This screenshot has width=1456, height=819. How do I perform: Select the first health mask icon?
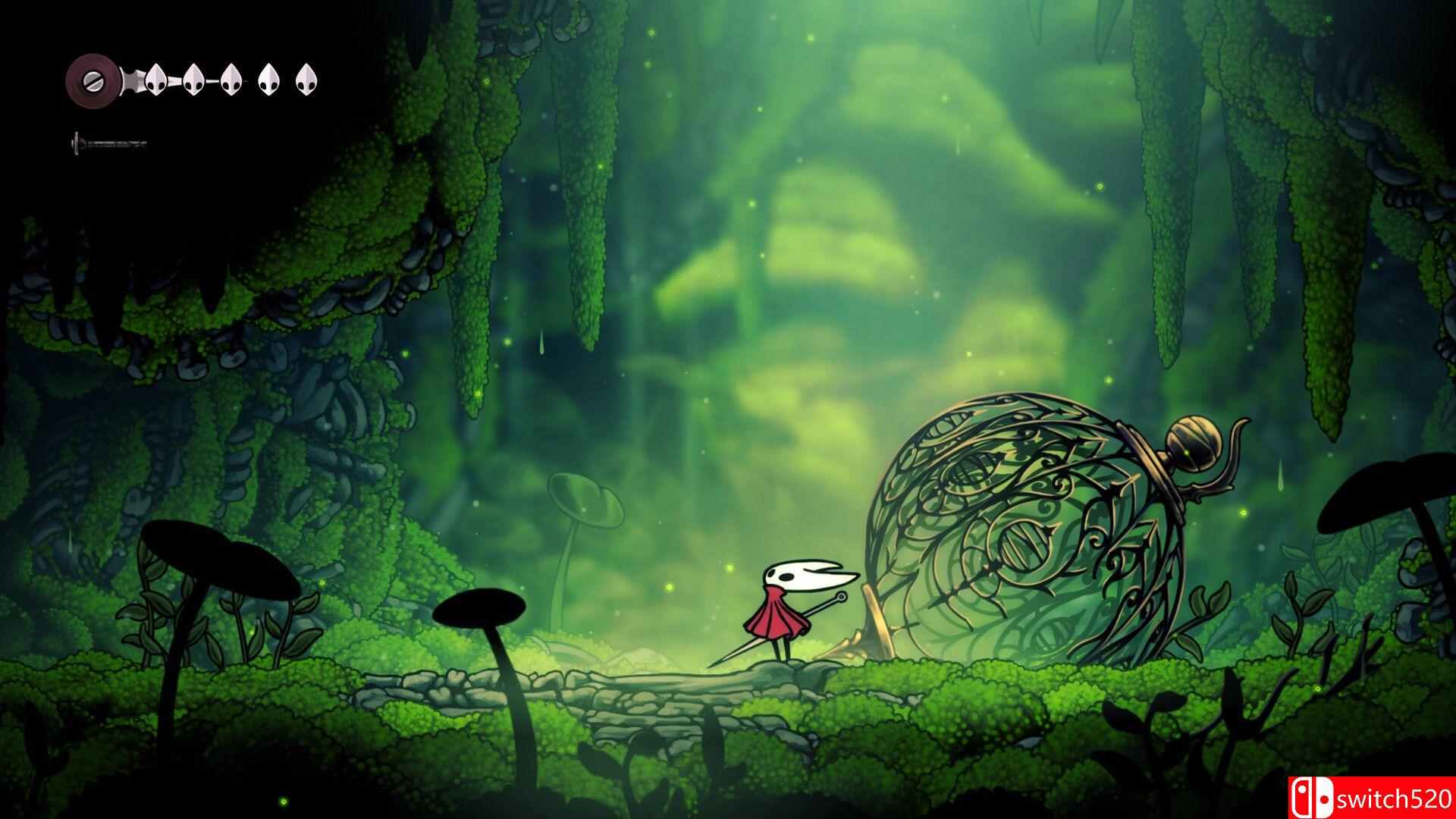click(156, 80)
